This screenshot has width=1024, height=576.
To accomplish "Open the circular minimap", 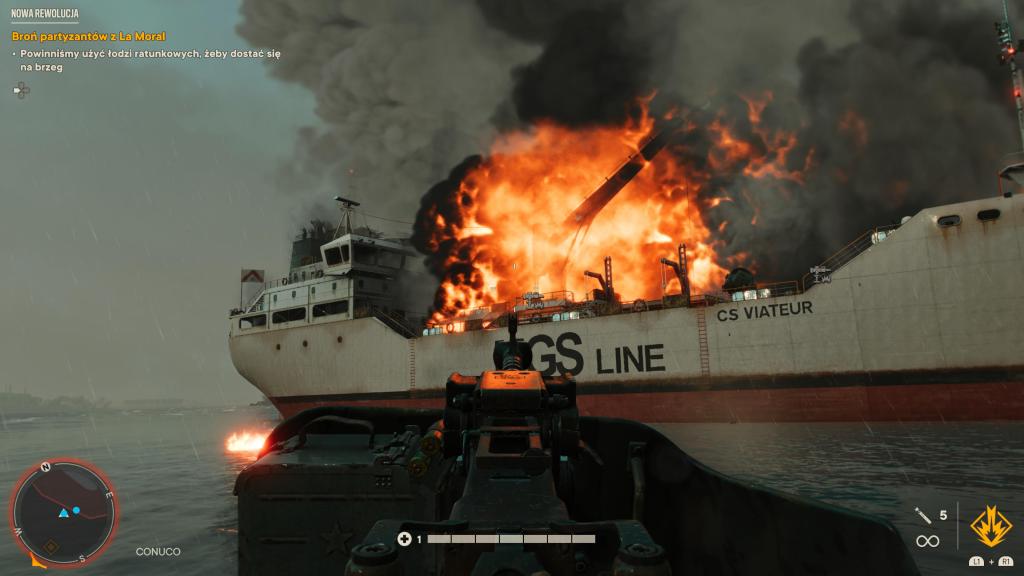I will point(64,511).
